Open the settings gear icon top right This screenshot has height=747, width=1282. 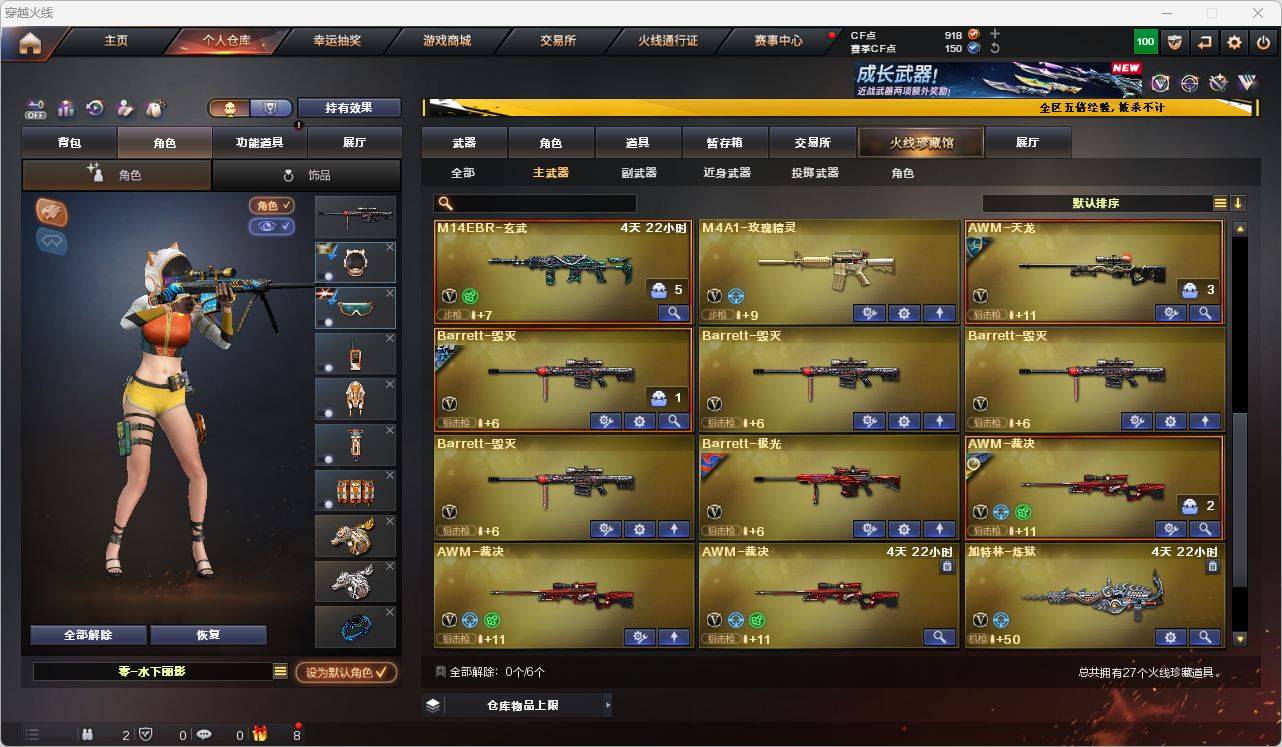pyautogui.click(x=1233, y=41)
